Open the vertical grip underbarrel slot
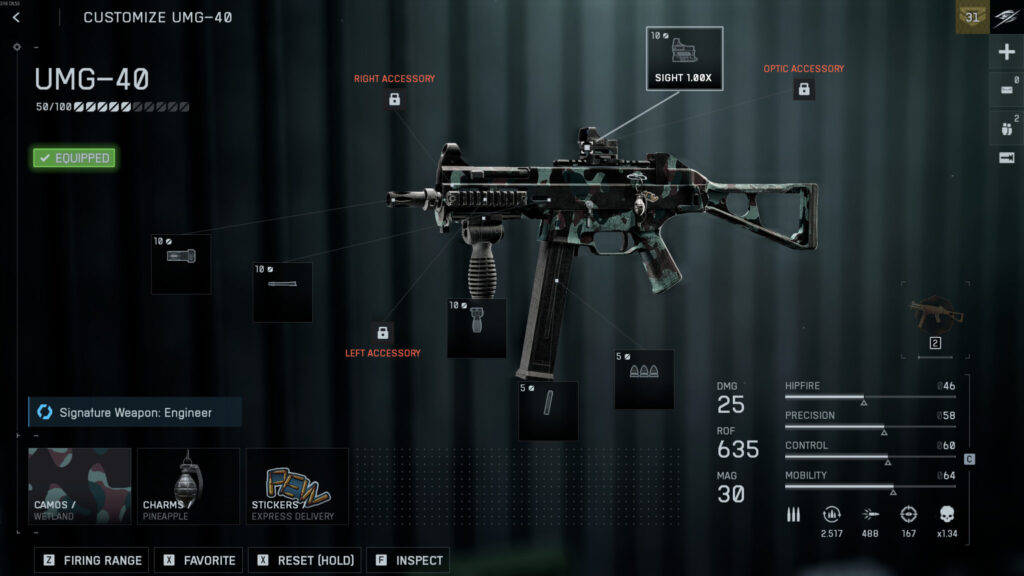Image resolution: width=1024 pixels, height=576 pixels. point(476,328)
